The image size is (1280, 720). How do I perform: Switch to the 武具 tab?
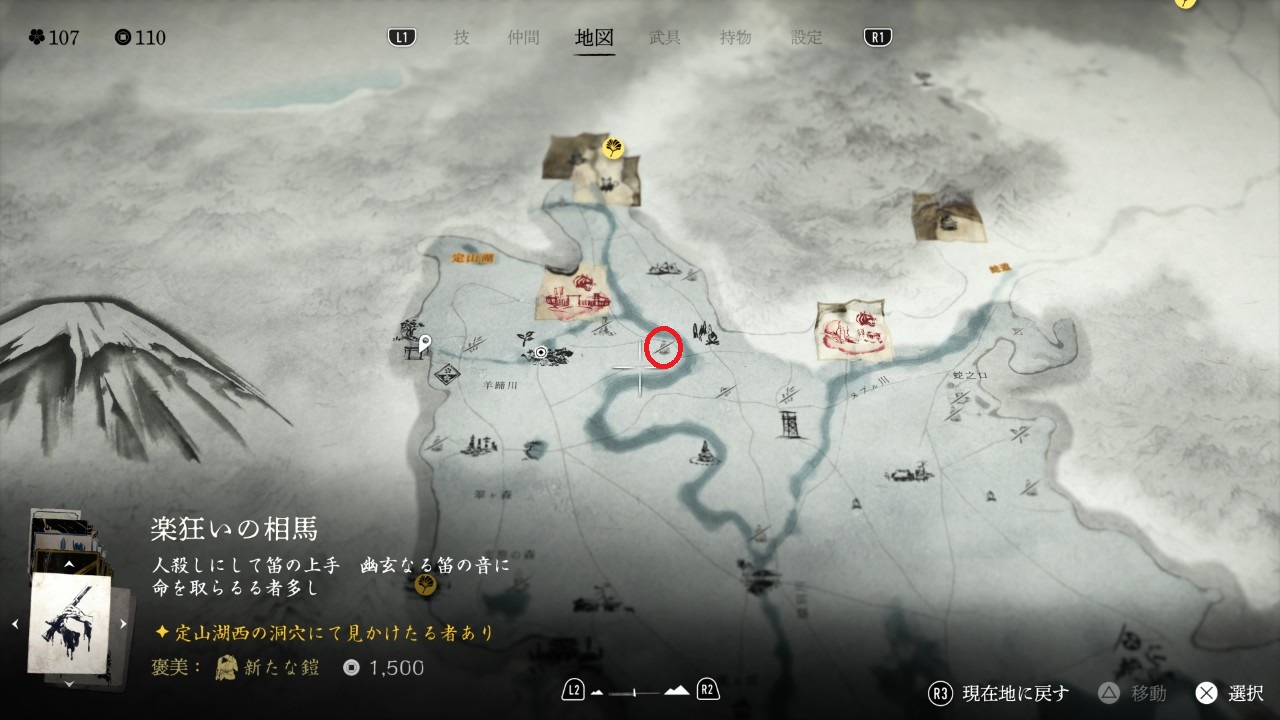point(665,38)
